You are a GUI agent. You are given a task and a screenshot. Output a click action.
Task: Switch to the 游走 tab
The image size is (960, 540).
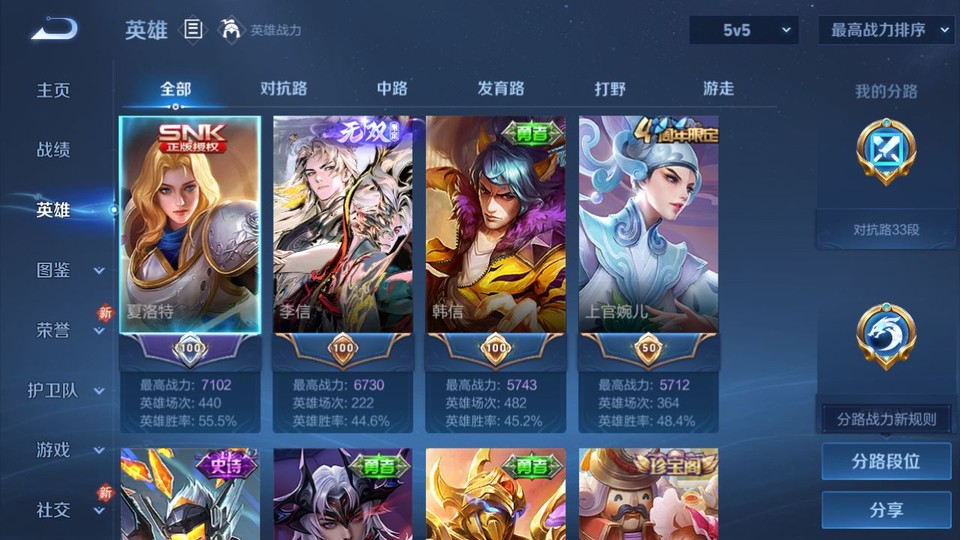(718, 88)
